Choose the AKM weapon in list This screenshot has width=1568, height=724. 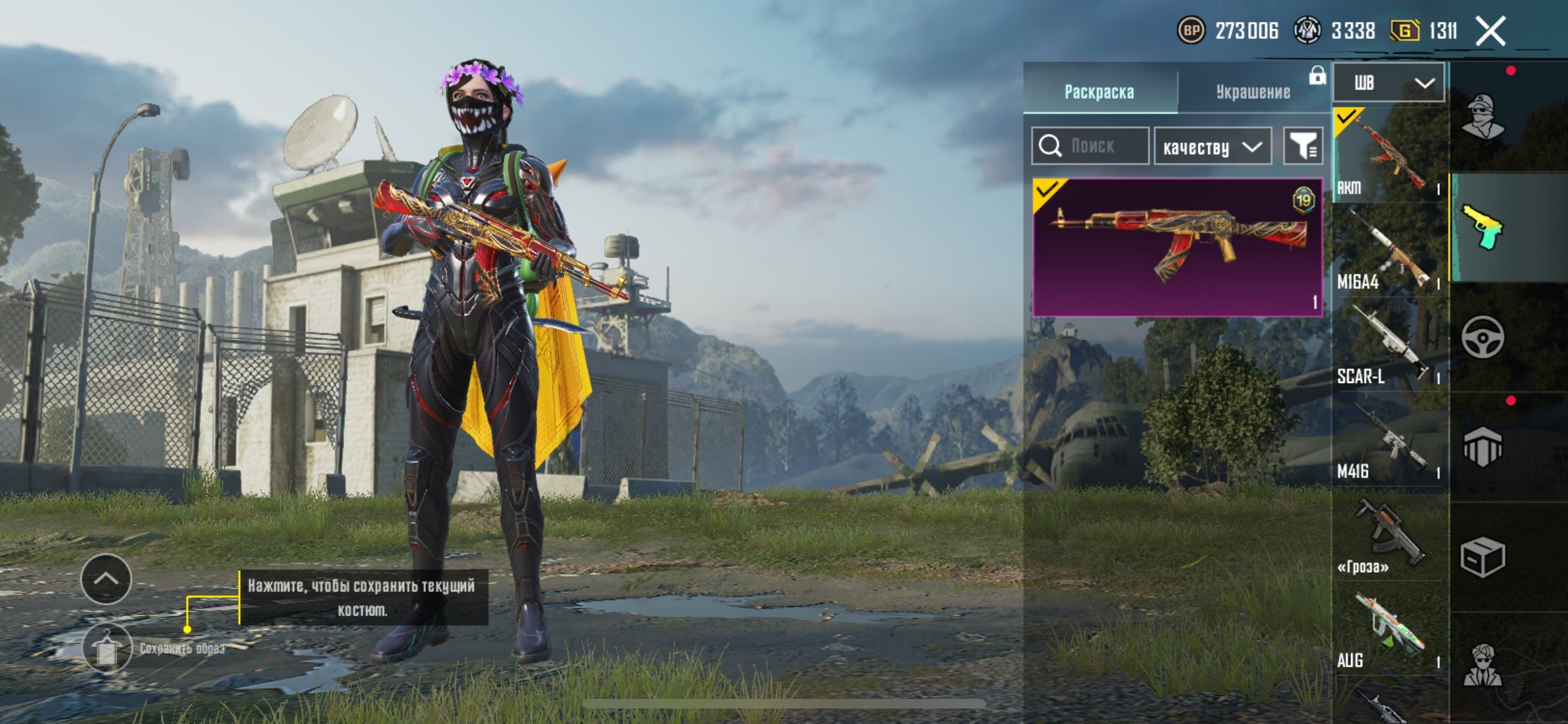pyautogui.click(x=1389, y=156)
